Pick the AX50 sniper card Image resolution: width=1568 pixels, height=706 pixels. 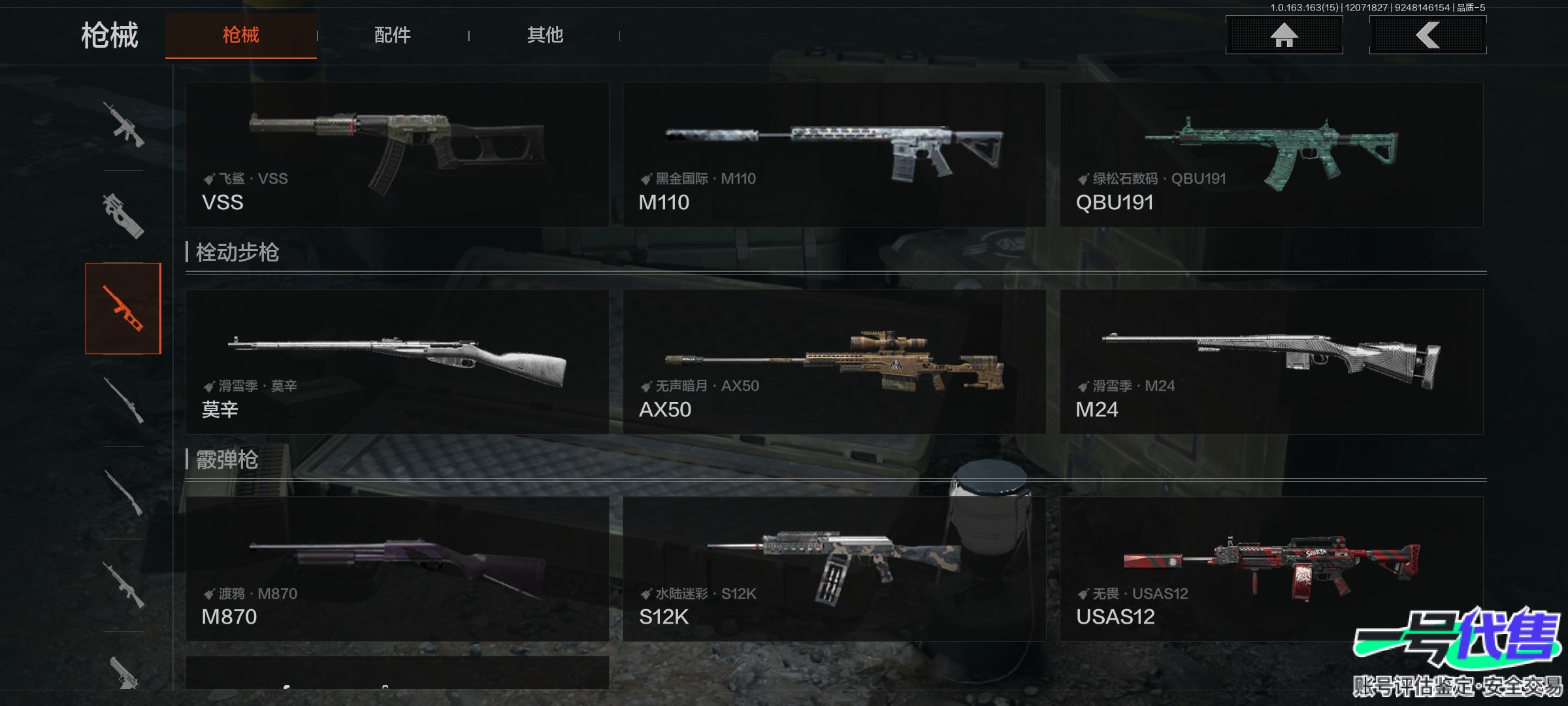834,361
